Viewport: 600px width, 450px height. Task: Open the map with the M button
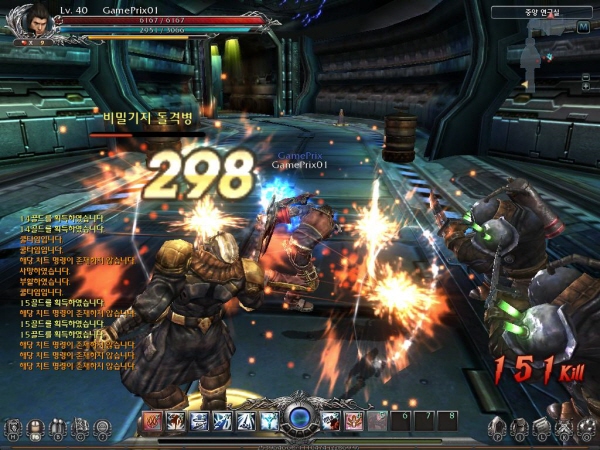click(x=583, y=27)
